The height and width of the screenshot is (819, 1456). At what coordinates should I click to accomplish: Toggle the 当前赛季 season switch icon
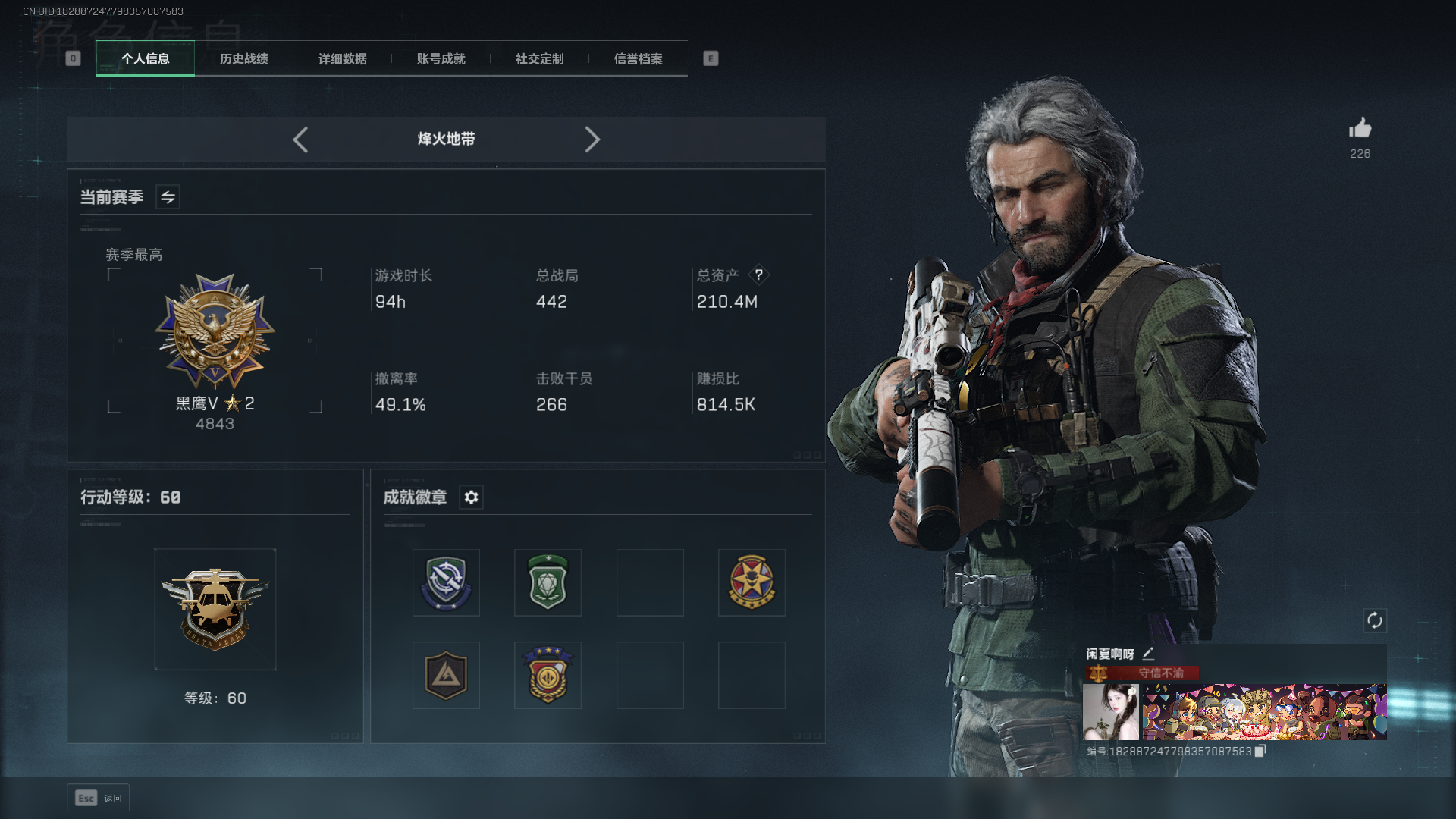[x=168, y=197]
